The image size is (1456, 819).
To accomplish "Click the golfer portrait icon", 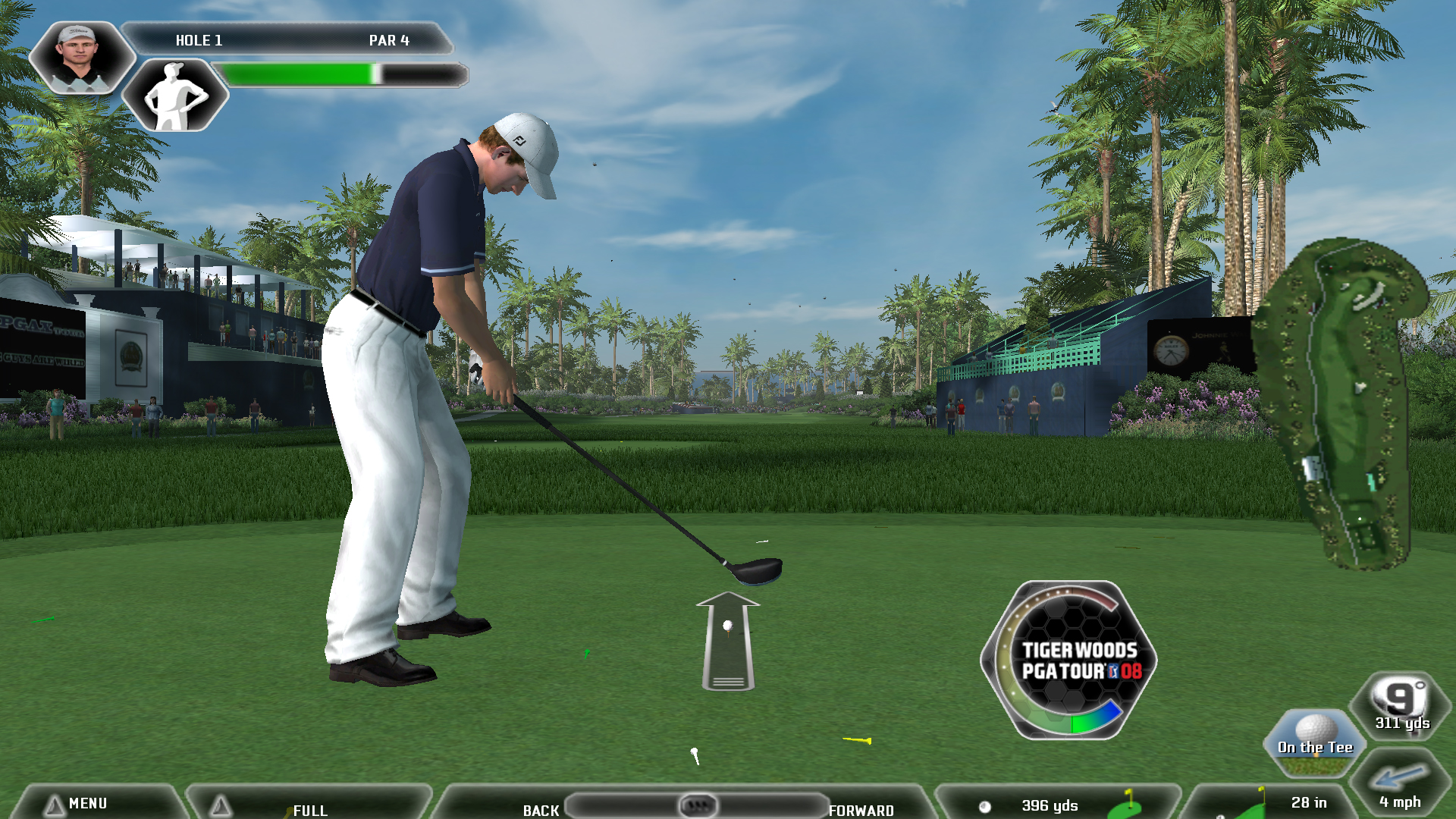I will coord(81,58).
